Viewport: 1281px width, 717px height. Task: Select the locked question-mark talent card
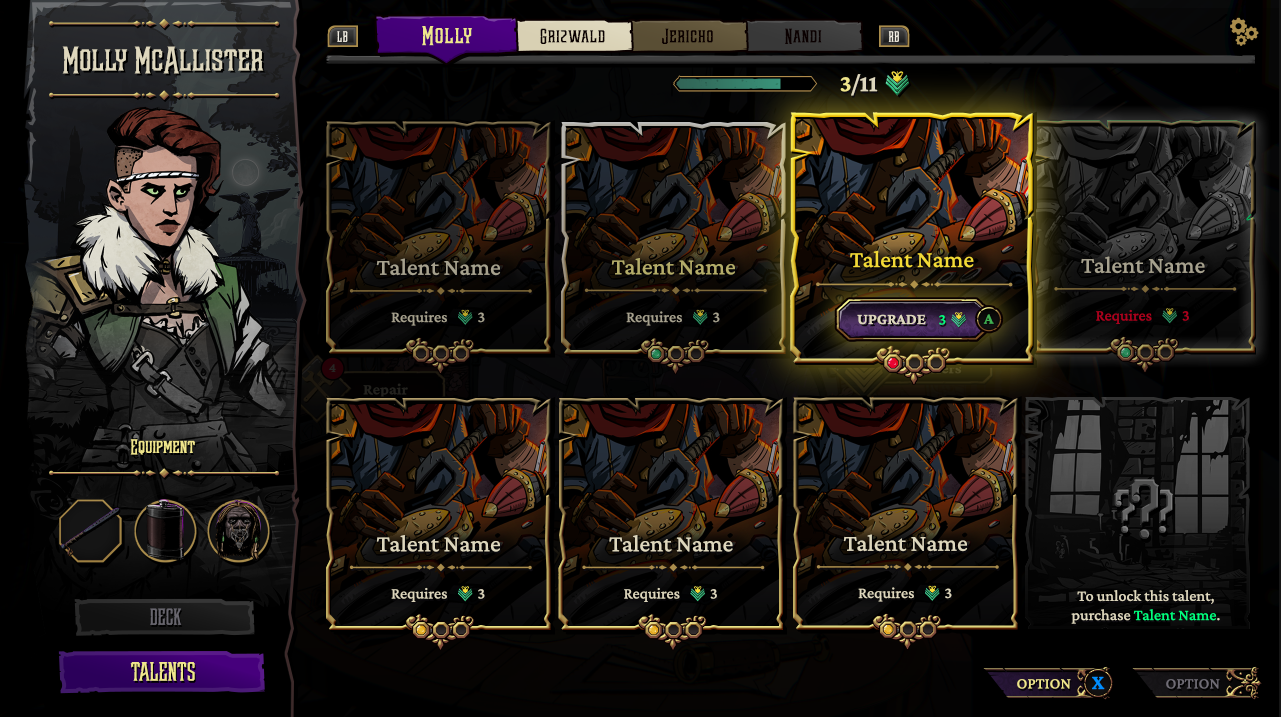1138,512
